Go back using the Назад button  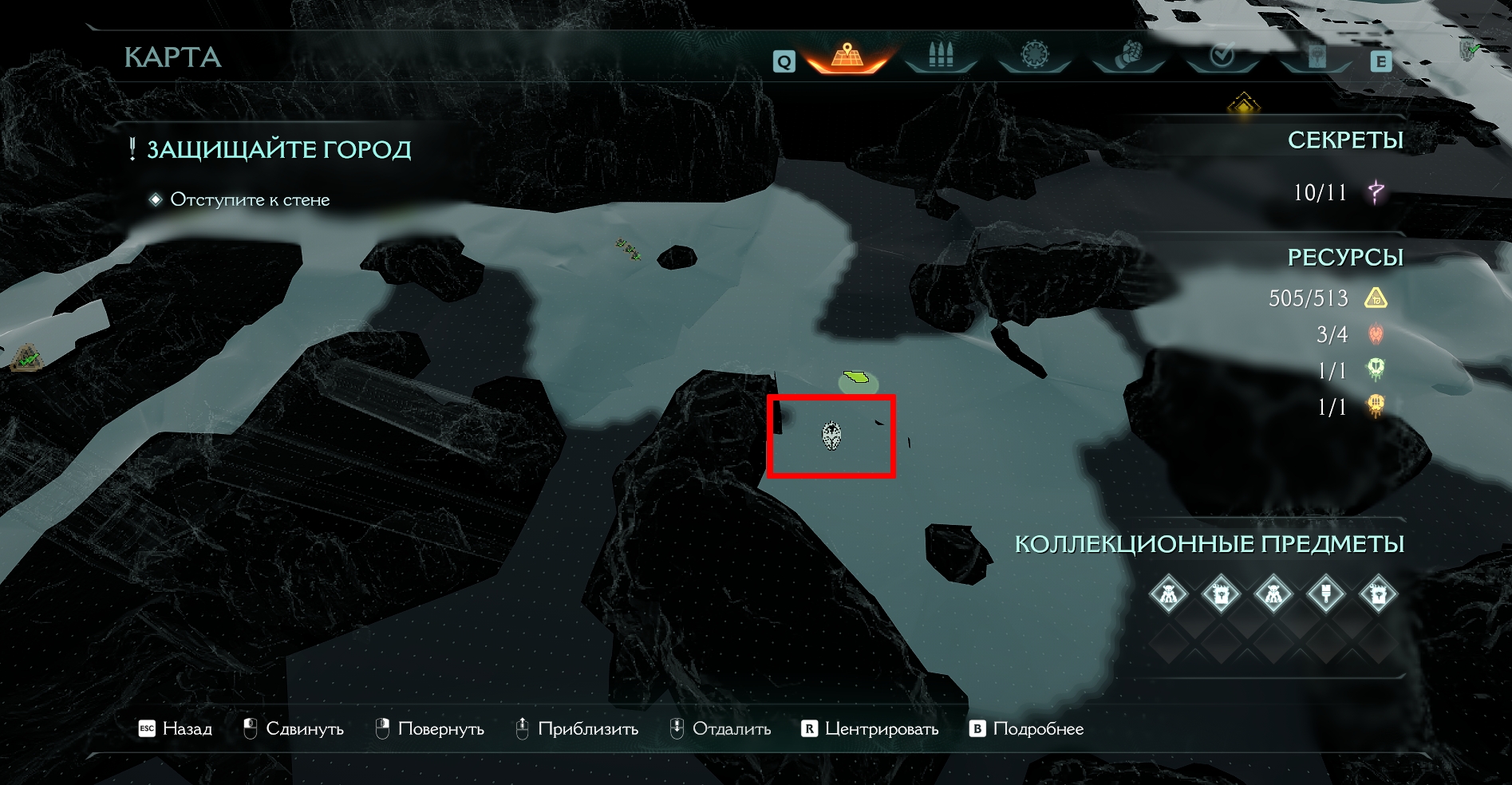(176, 729)
